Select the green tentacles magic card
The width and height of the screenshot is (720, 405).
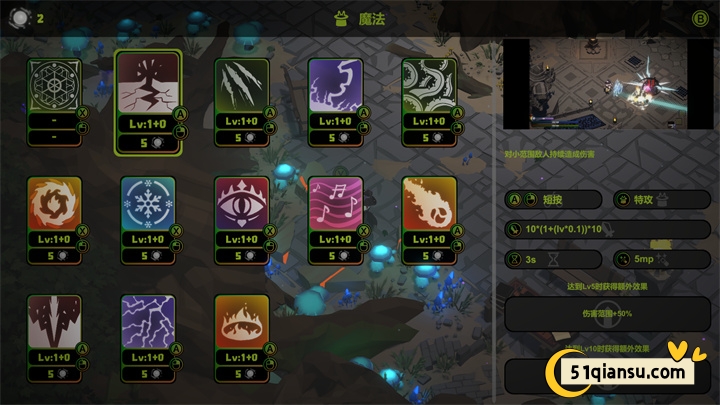click(x=429, y=85)
